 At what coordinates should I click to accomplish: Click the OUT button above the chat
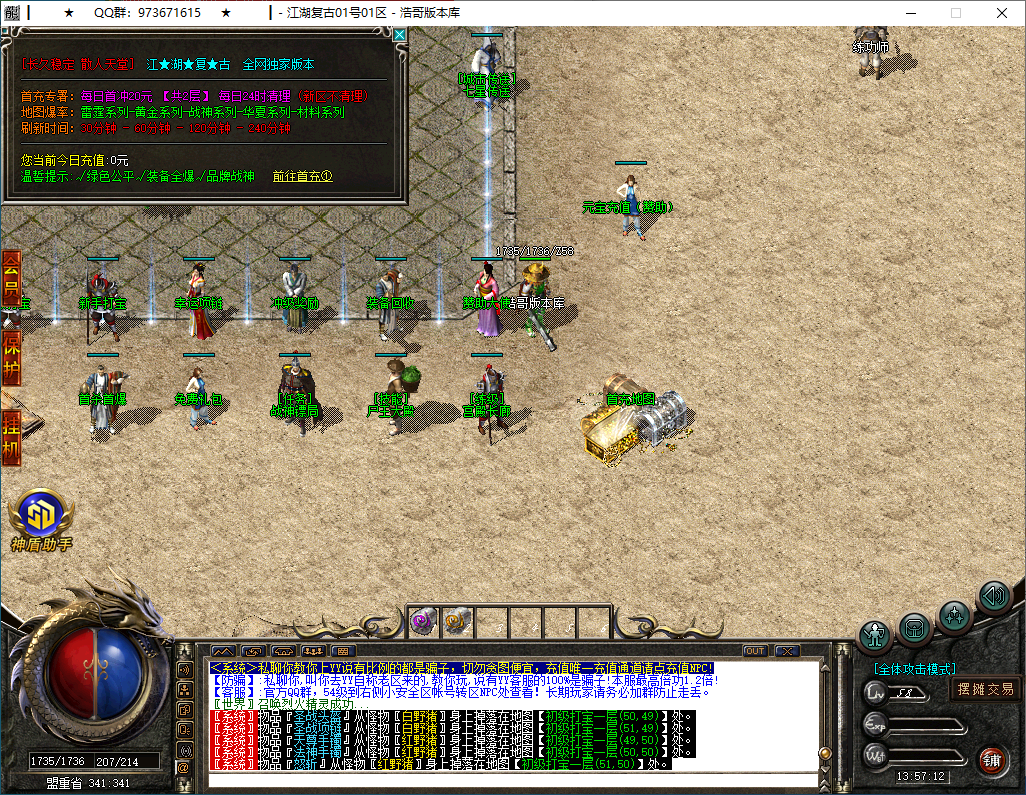755,651
